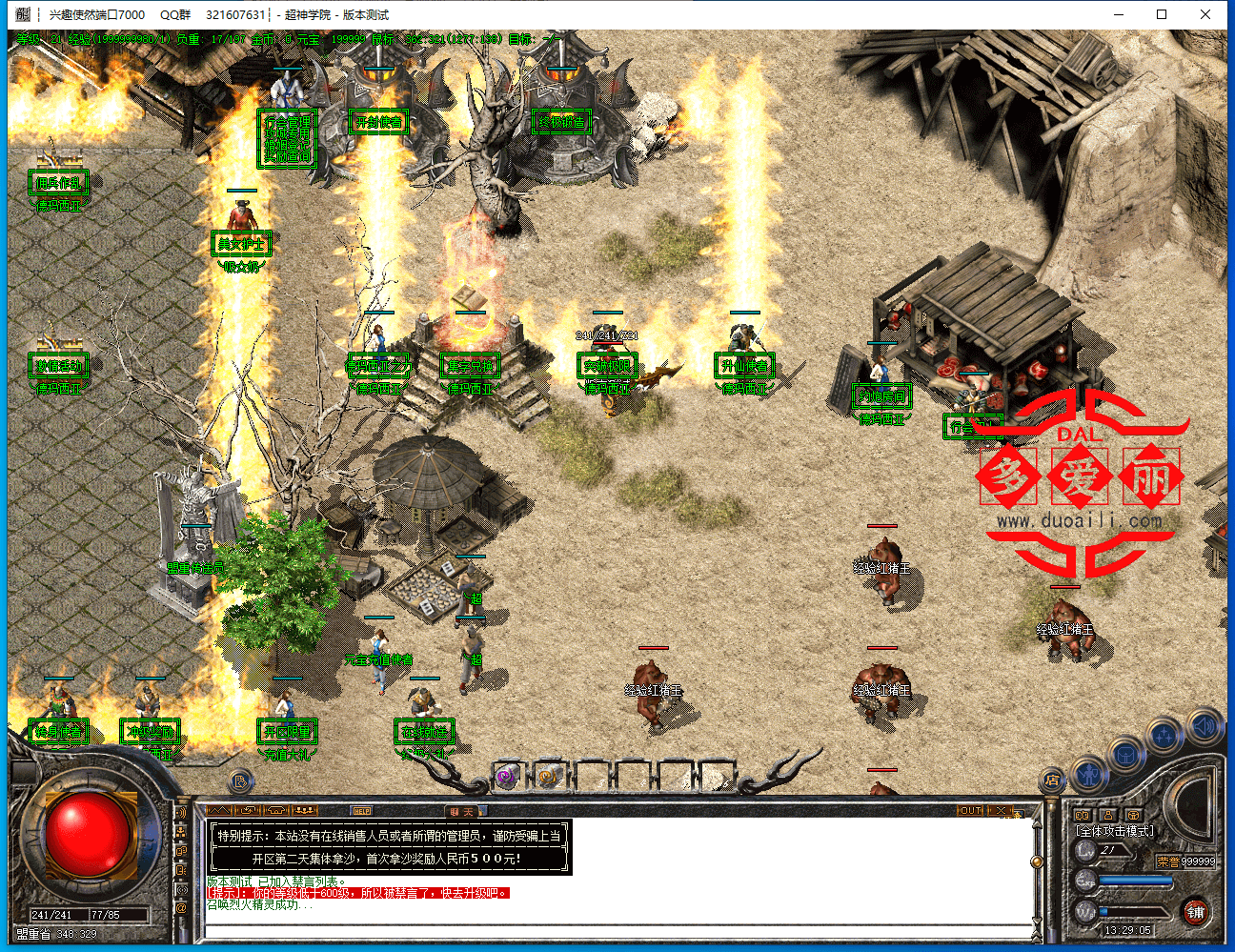Minimize the game window
Image resolution: width=1235 pixels, height=952 pixels.
(1120, 14)
